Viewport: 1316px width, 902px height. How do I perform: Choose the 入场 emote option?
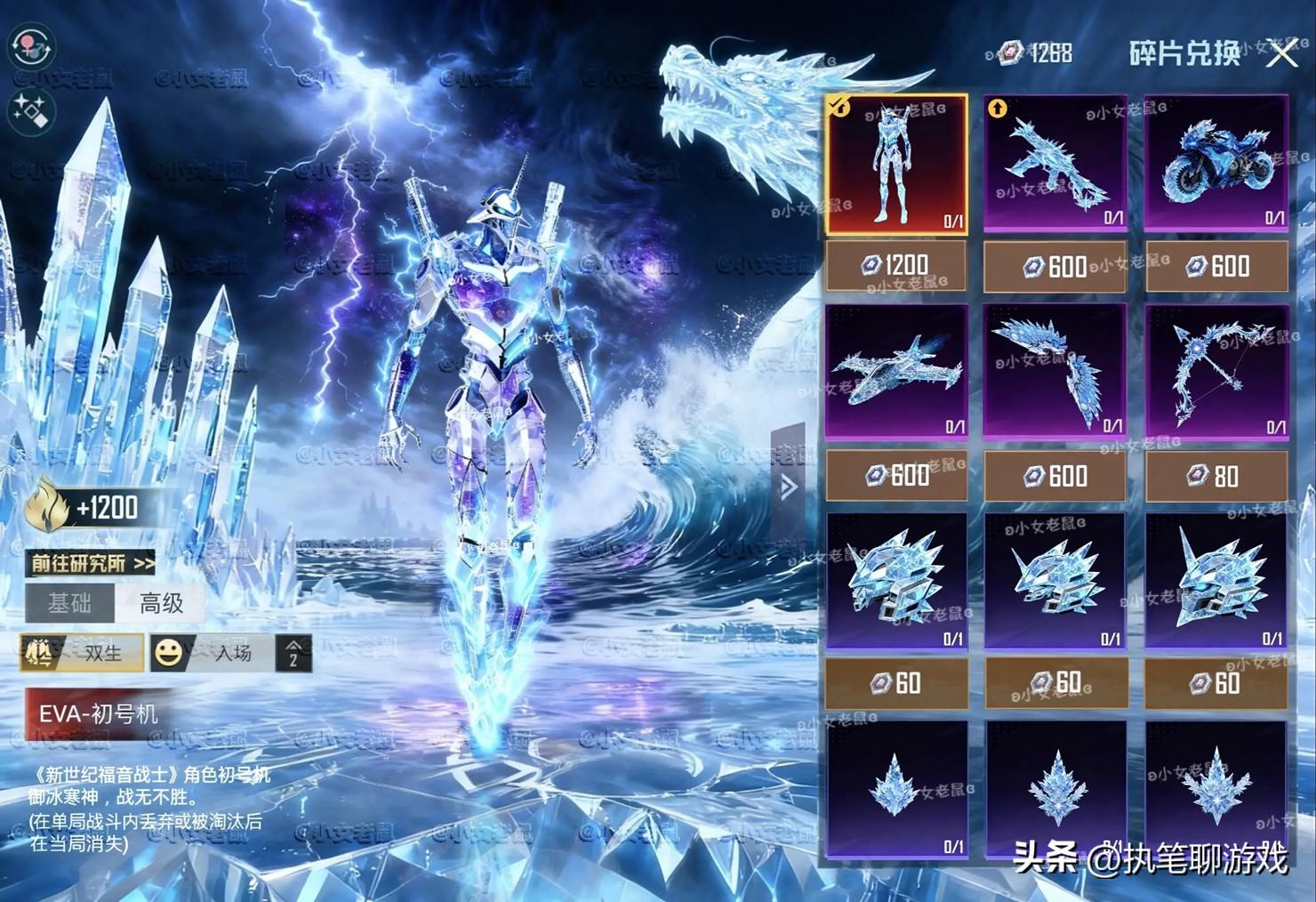pos(212,653)
